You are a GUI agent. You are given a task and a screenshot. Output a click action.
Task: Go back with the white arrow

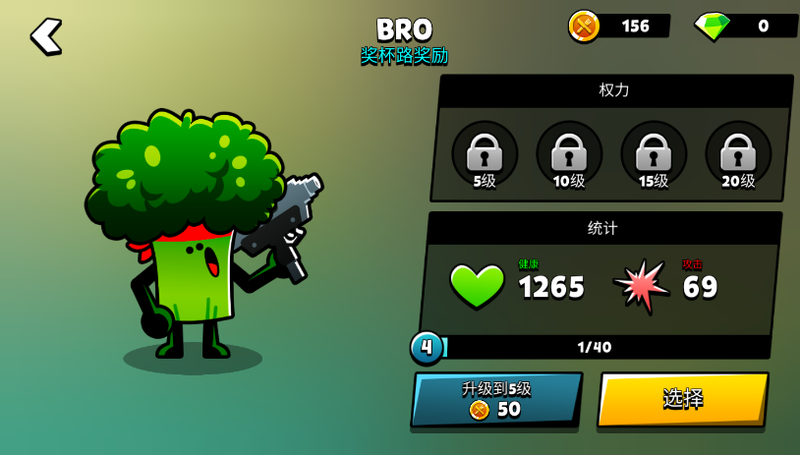46,36
